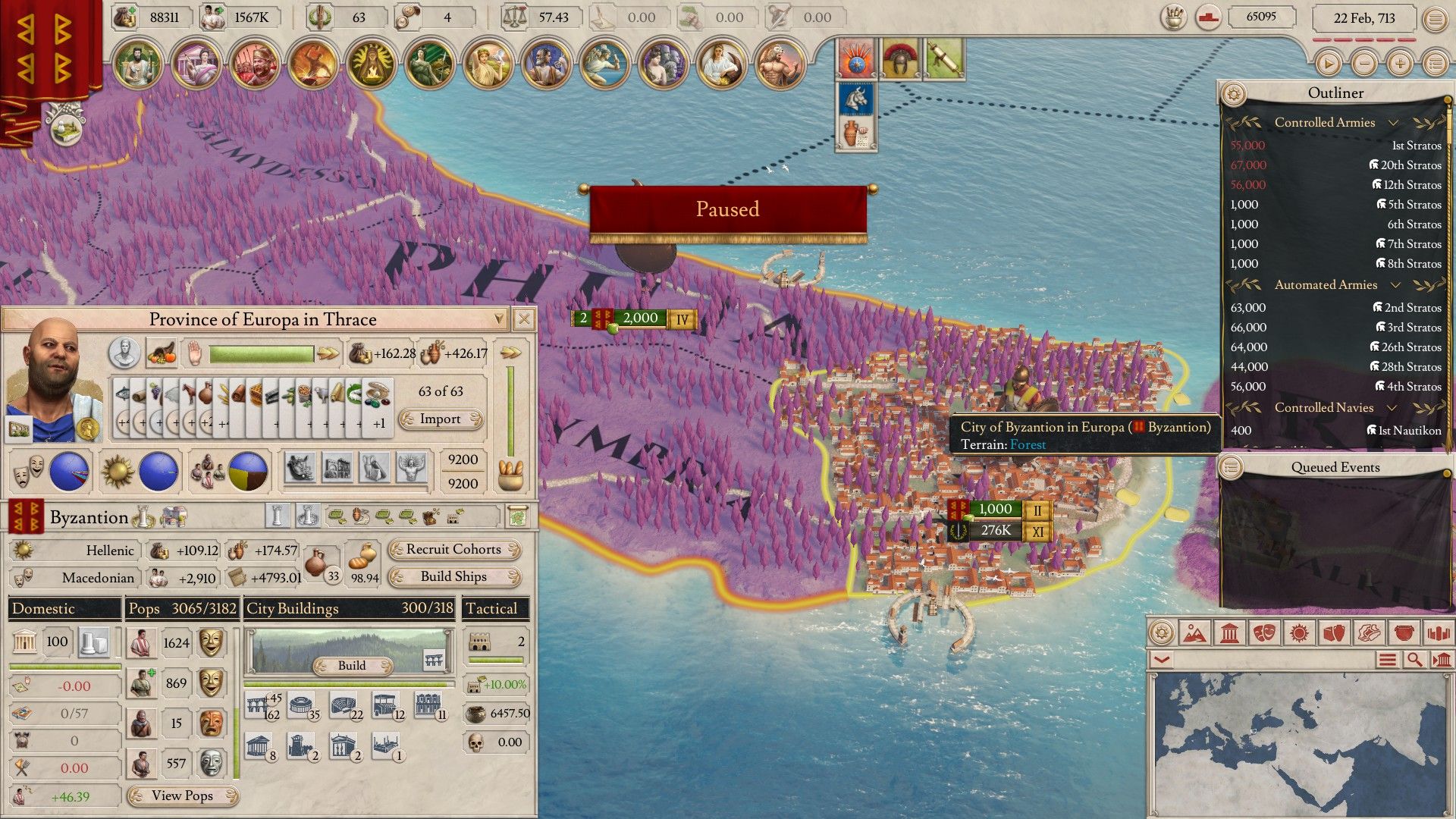Open the Outliner settings gear

pos(1234,94)
